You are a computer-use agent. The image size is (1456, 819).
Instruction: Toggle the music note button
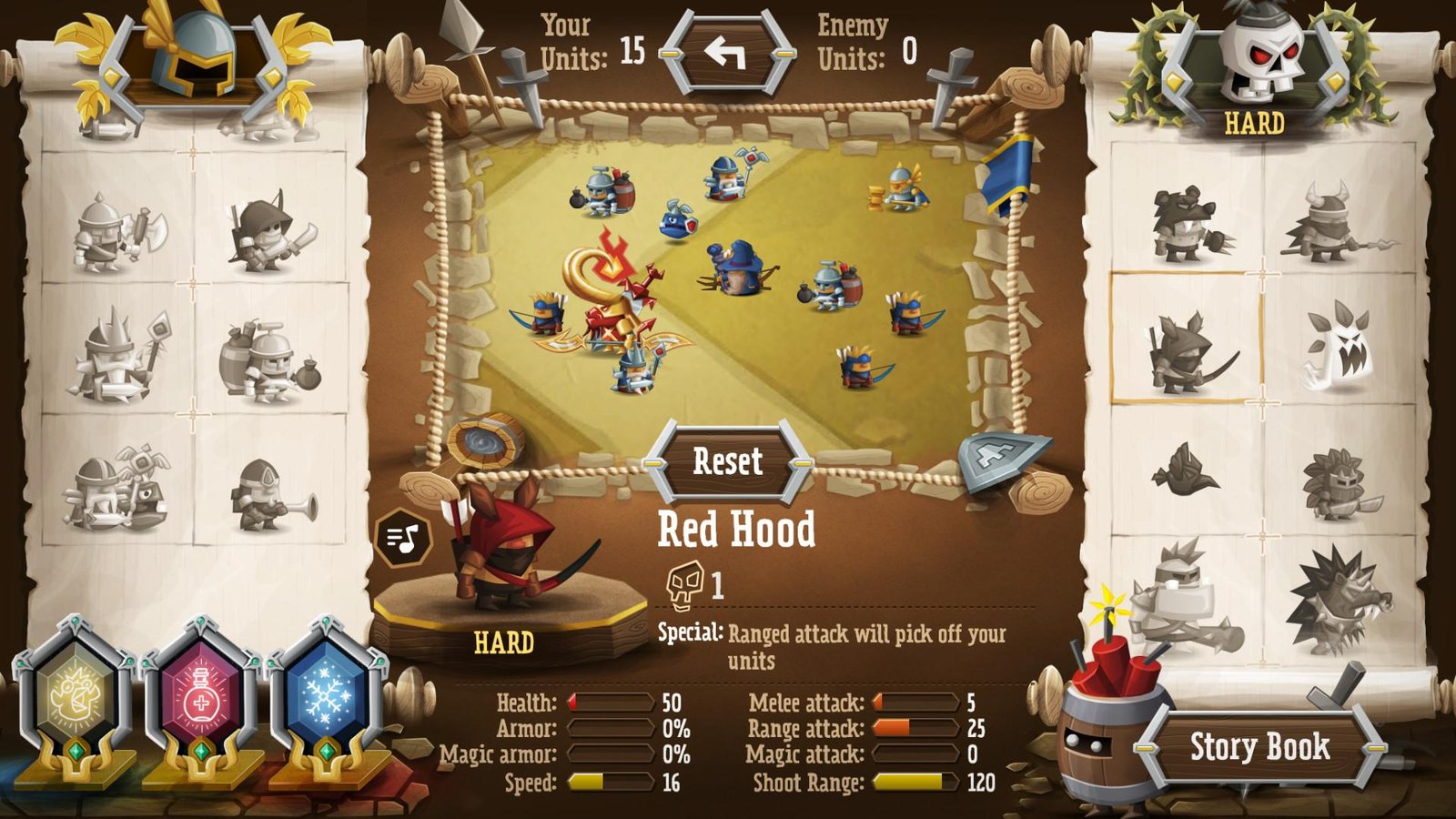pos(402,539)
